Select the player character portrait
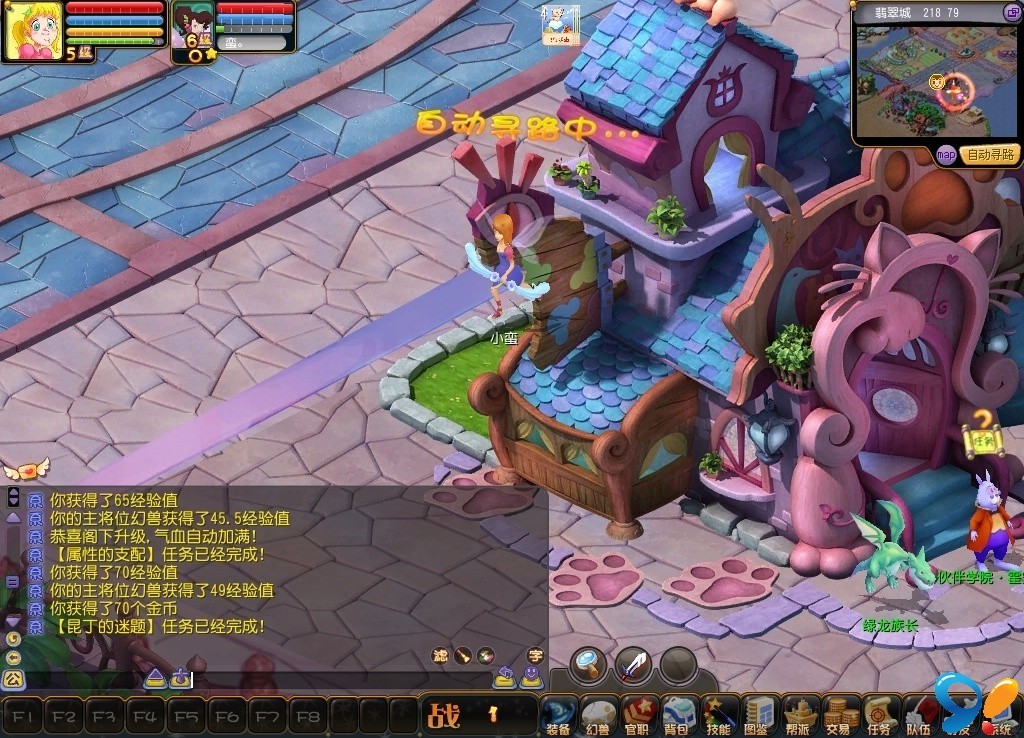 tap(33, 31)
